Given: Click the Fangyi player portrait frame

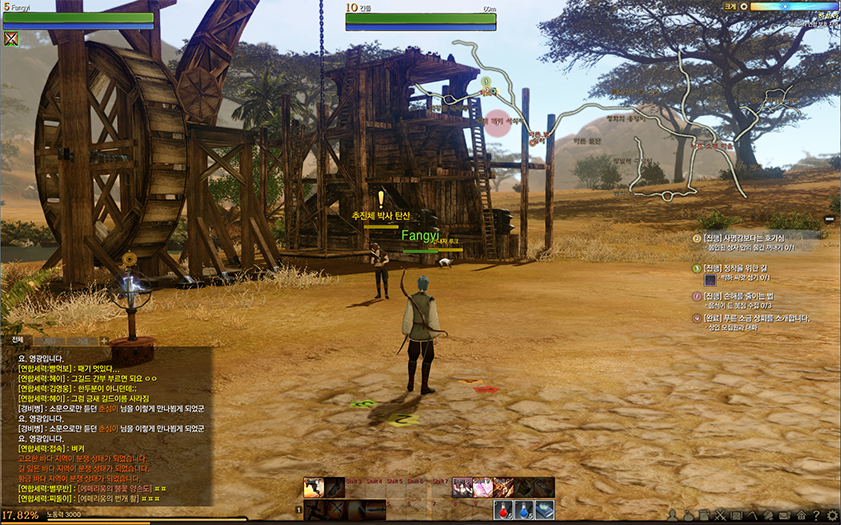Looking at the screenshot, I should click(x=78, y=18).
